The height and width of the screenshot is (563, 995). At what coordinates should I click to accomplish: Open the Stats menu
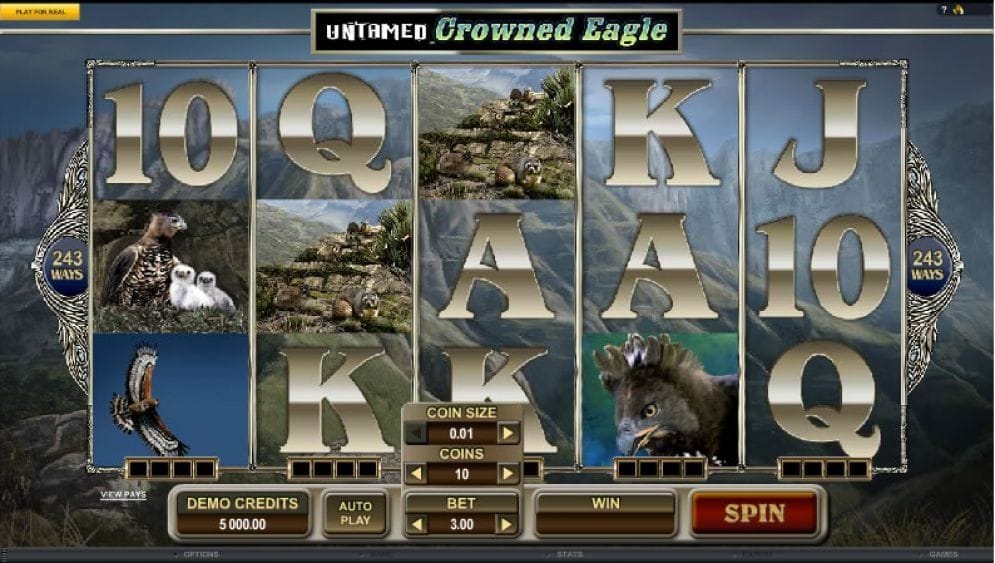pyautogui.click(x=568, y=554)
